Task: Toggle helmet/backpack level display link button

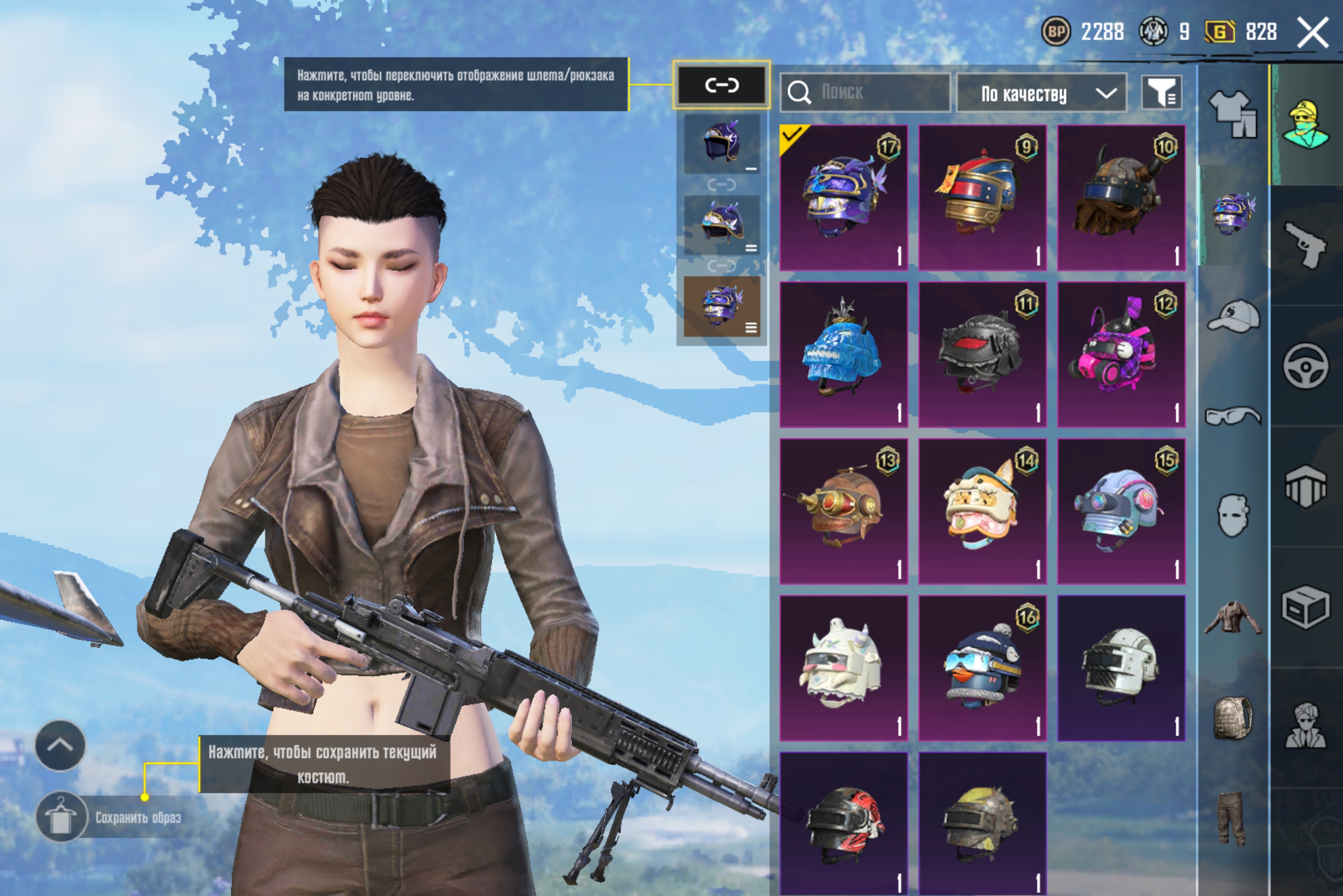Action: coord(721,85)
